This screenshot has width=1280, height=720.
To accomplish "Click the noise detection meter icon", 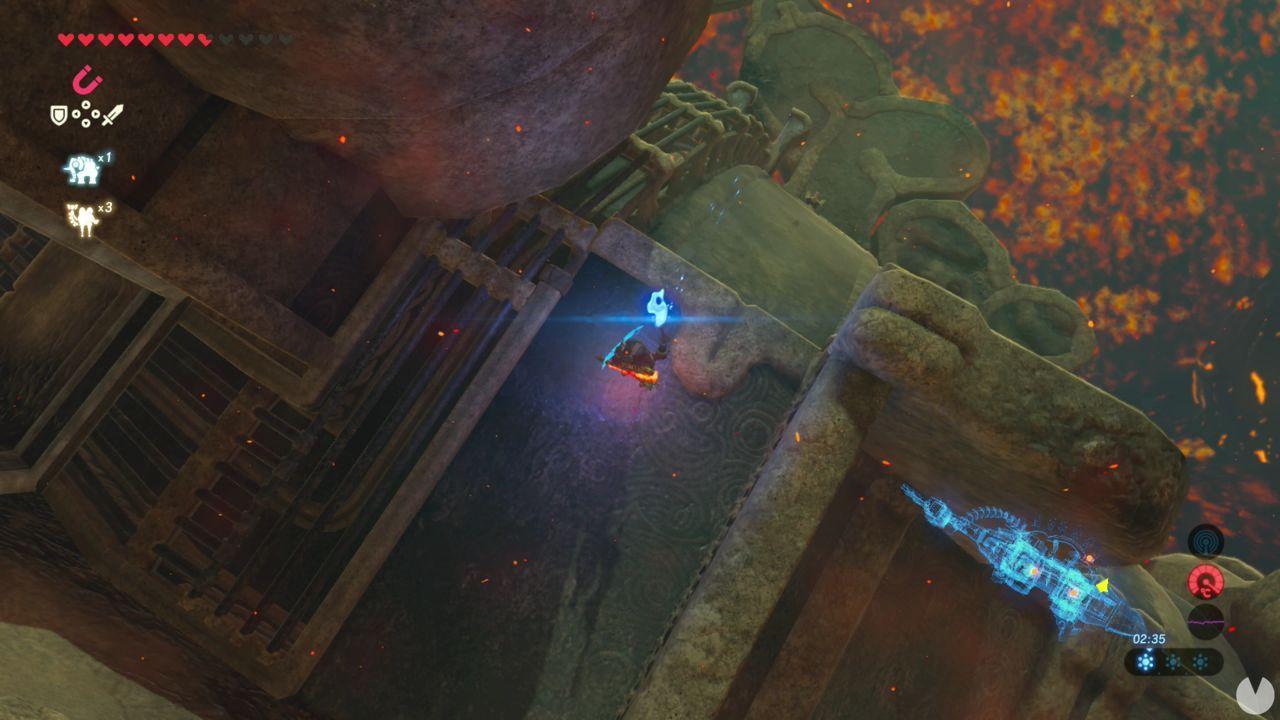I will click(x=1207, y=621).
